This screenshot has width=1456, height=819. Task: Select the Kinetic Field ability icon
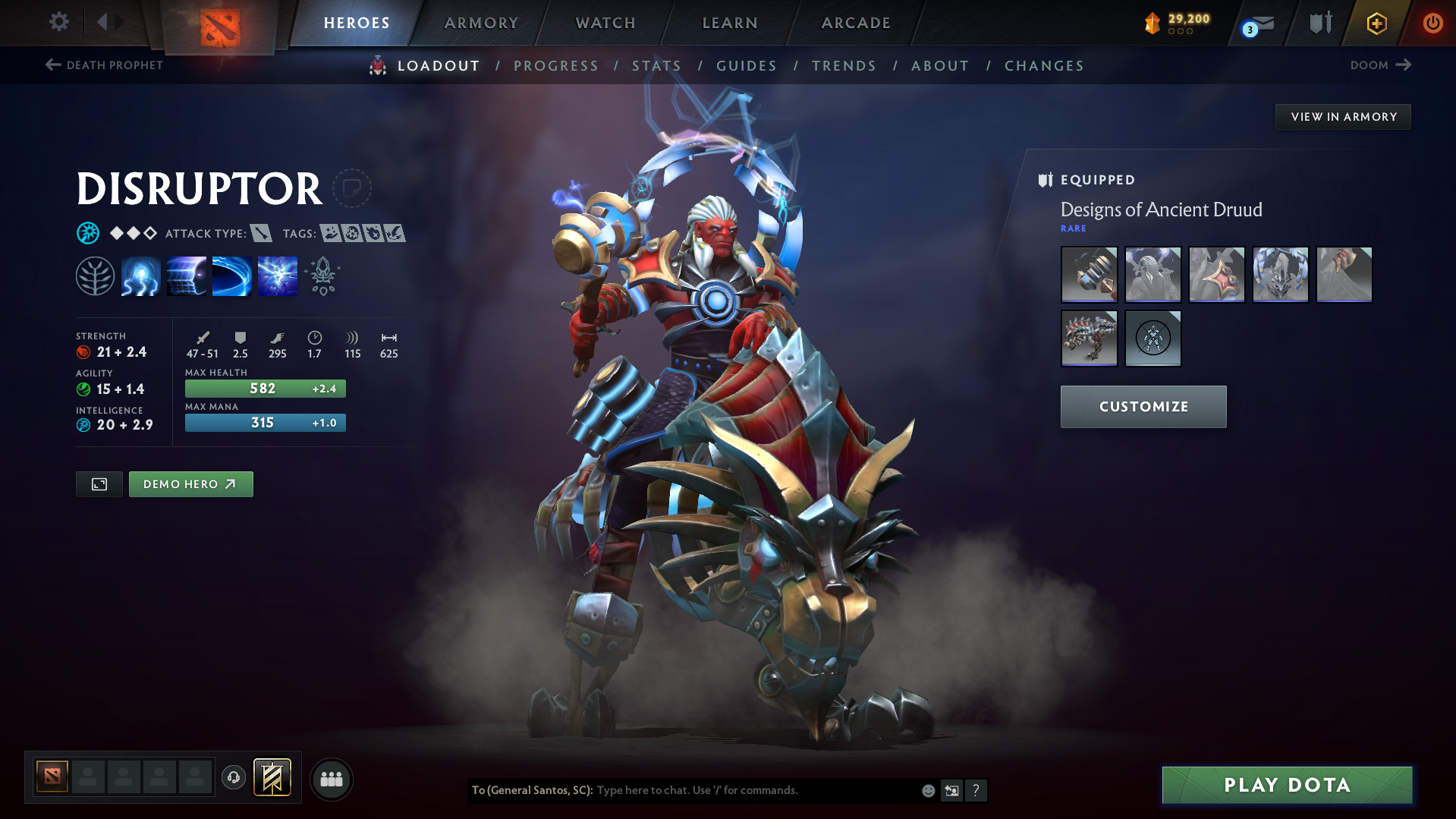pyautogui.click(x=231, y=276)
